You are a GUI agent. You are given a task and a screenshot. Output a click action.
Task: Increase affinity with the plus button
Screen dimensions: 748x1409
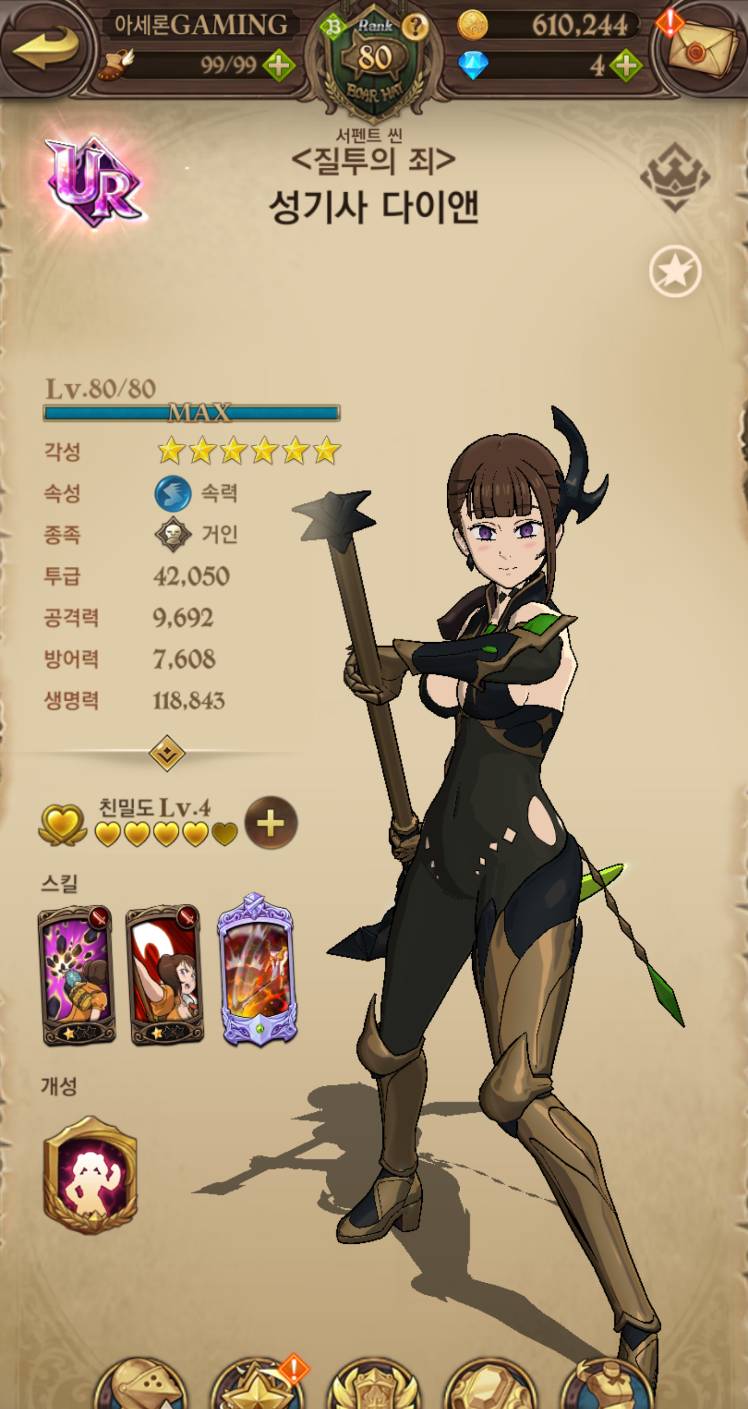click(271, 823)
